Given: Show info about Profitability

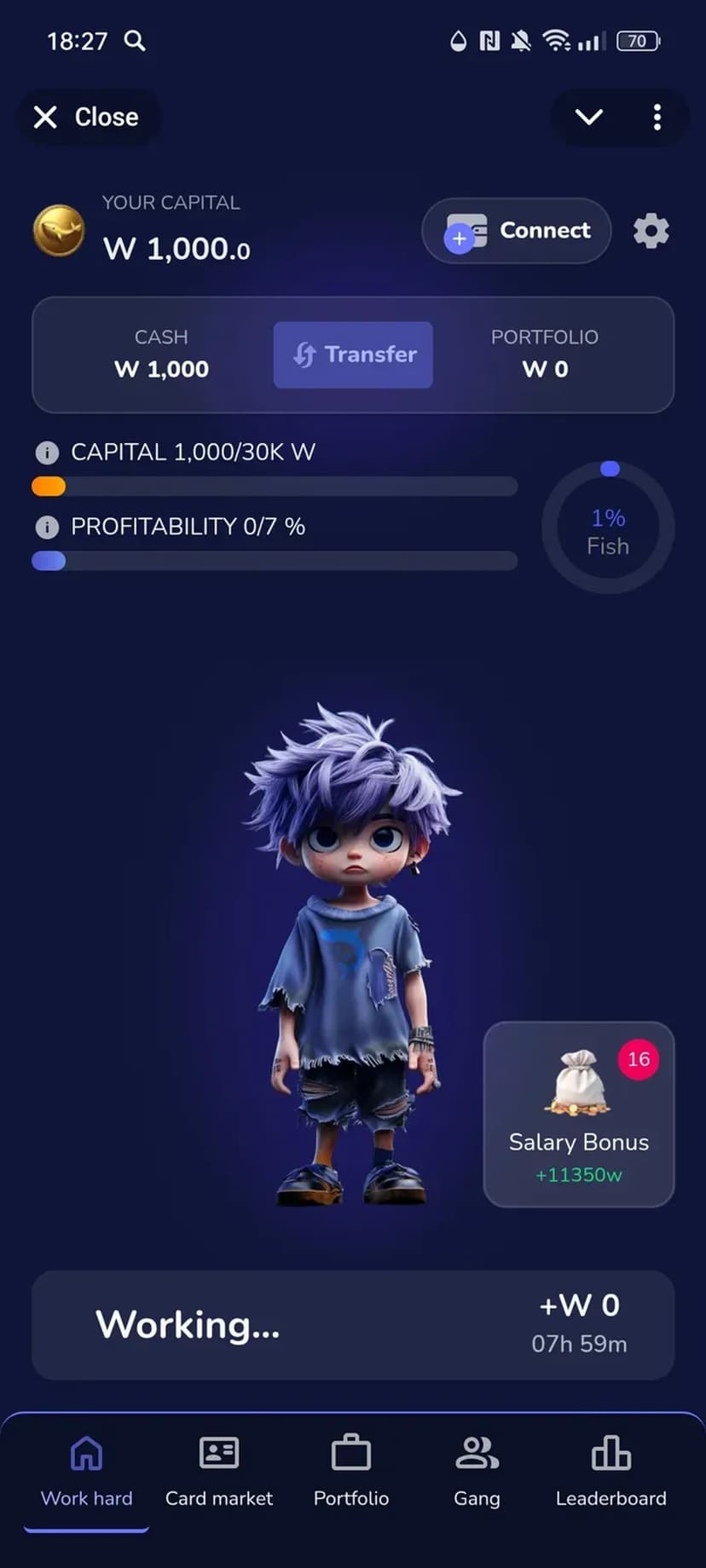Looking at the screenshot, I should 47,527.
